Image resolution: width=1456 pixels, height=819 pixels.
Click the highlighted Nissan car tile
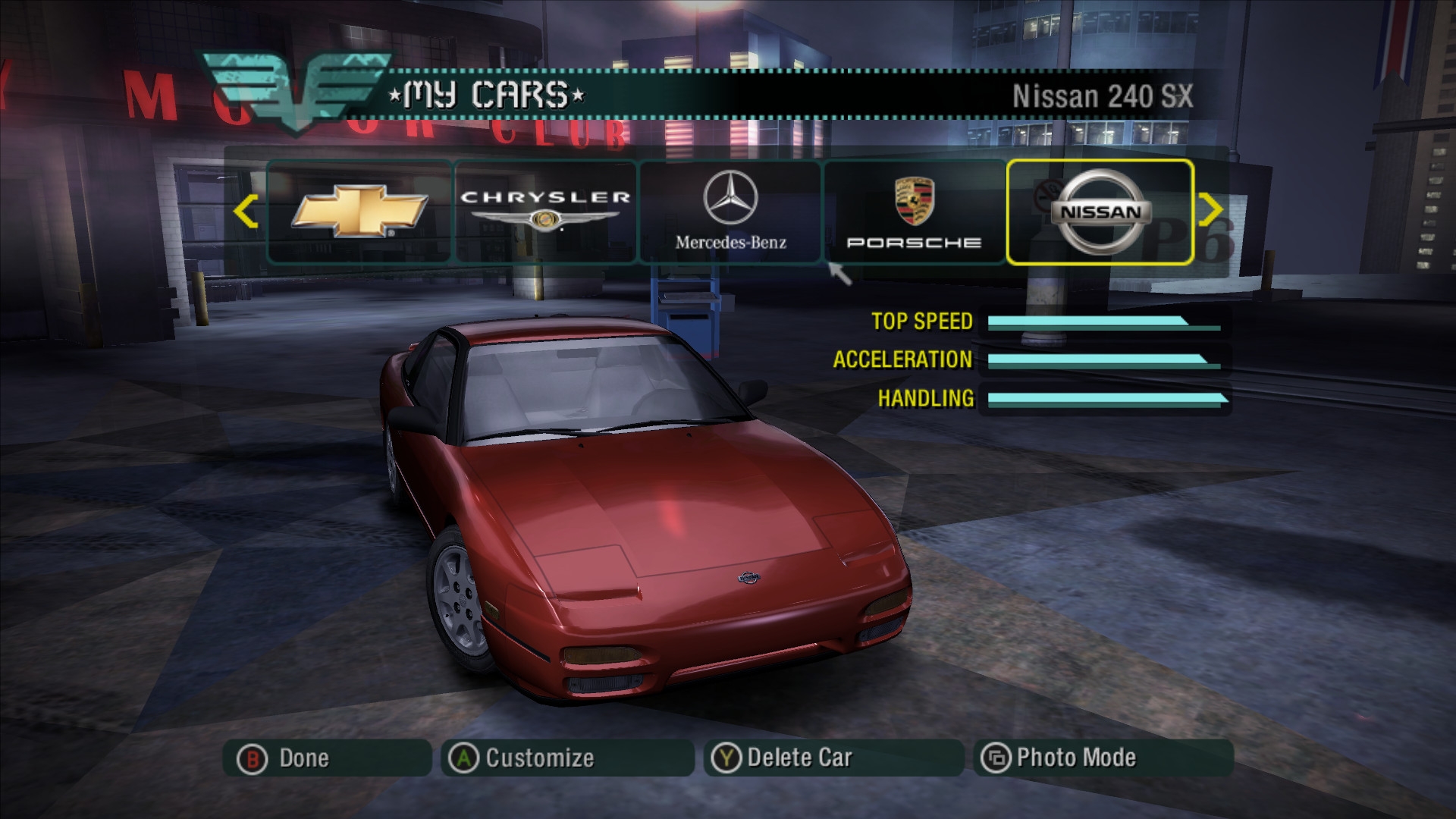[x=1100, y=212]
